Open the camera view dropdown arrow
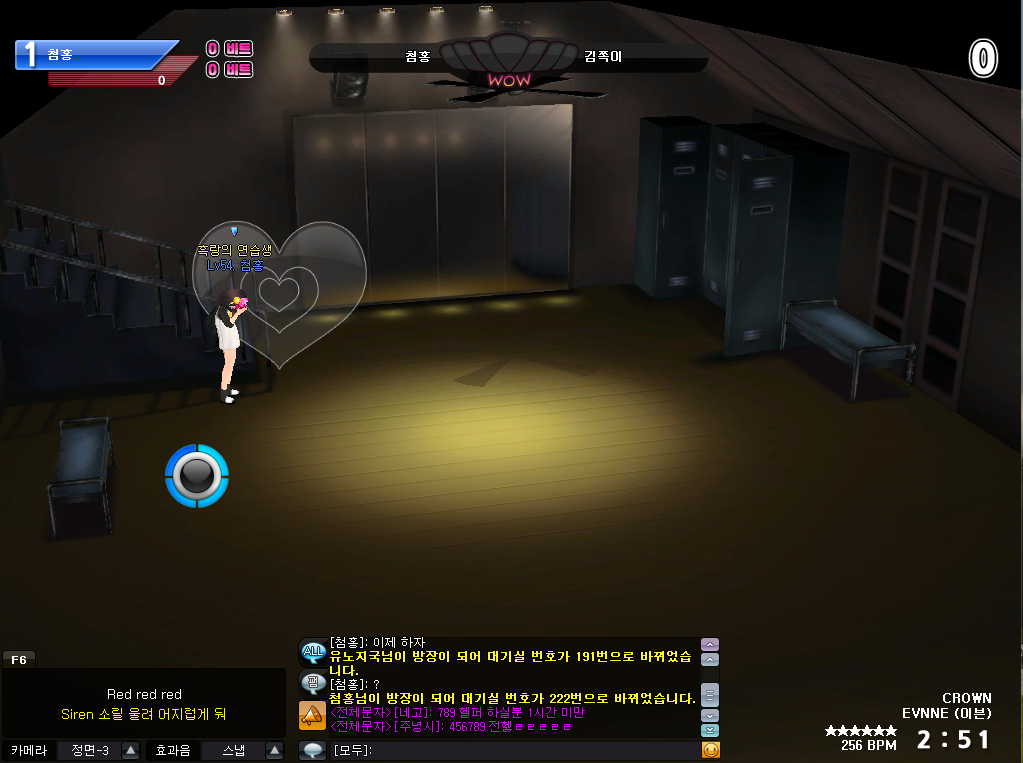 pyautogui.click(x=130, y=750)
